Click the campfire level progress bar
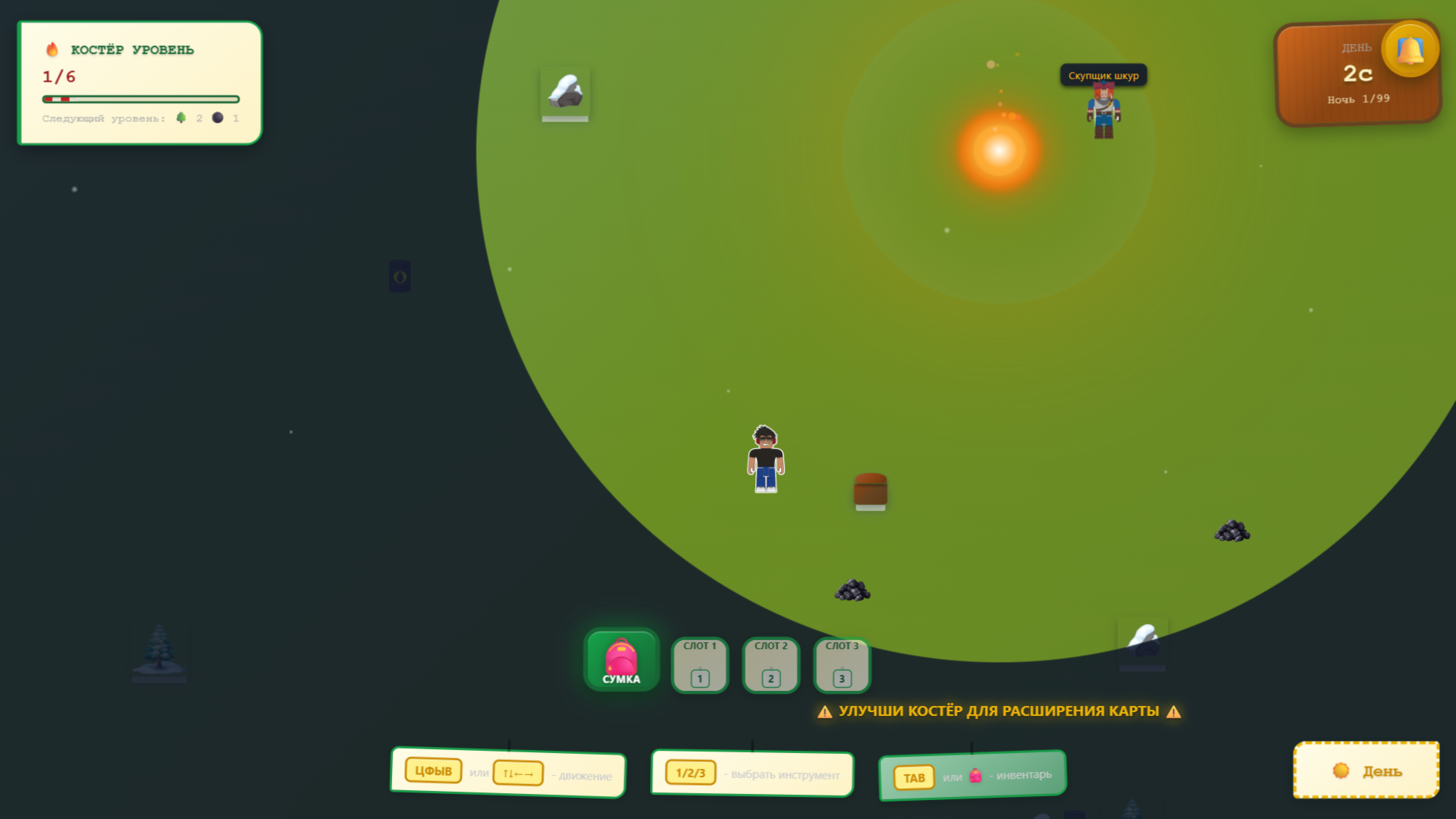 [140, 98]
